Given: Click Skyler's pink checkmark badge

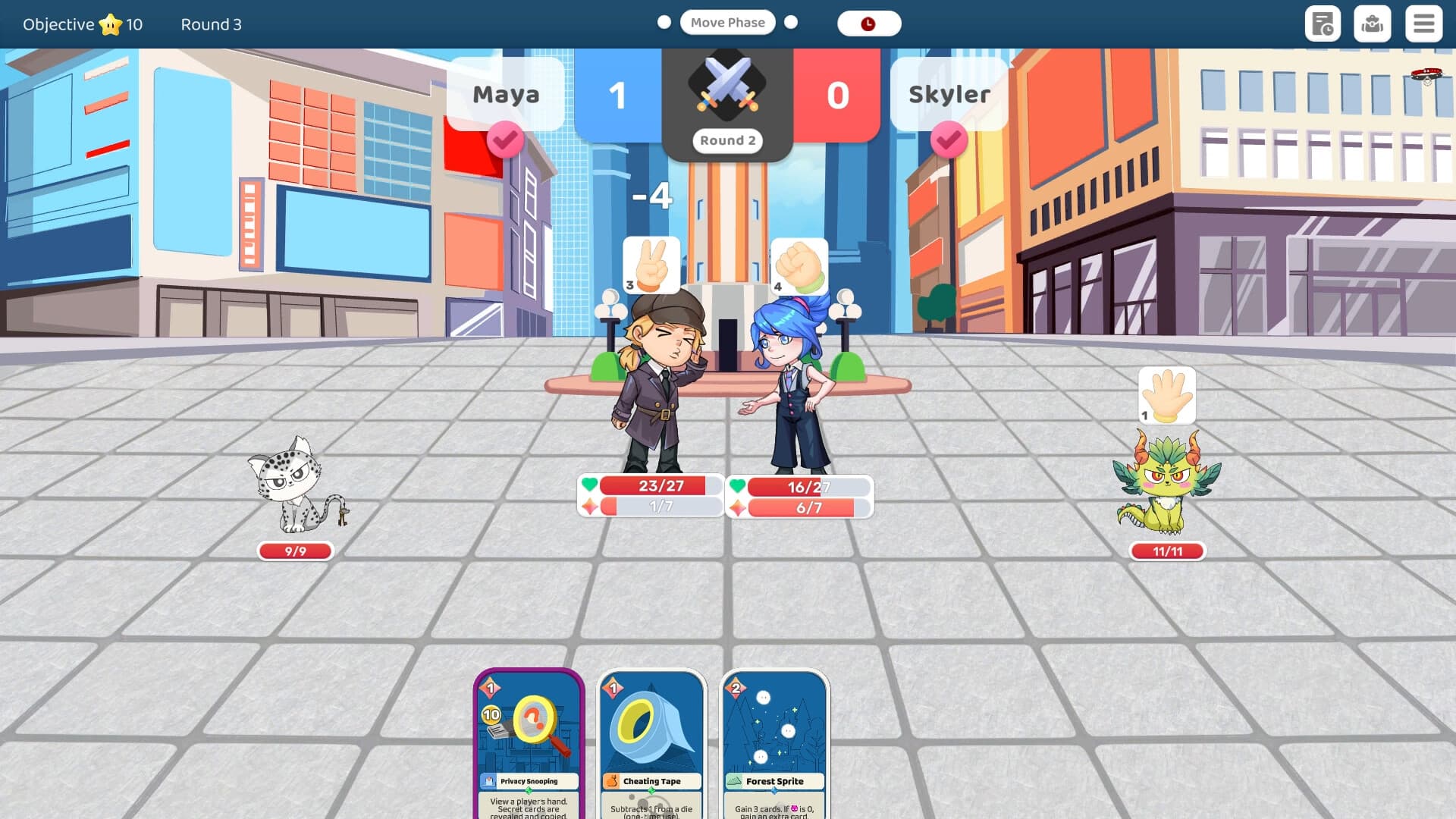Looking at the screenshot, I should (949, 141).
